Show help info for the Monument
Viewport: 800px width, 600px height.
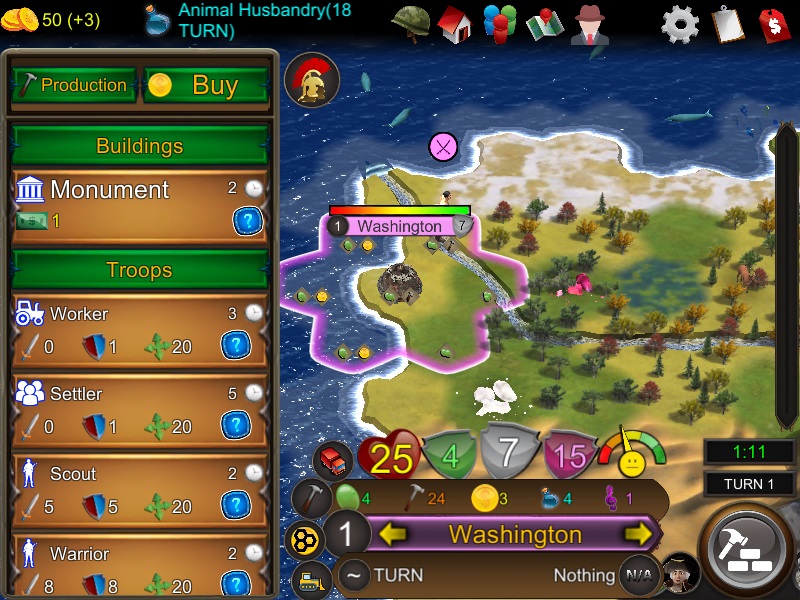click(x=247, y=221)
